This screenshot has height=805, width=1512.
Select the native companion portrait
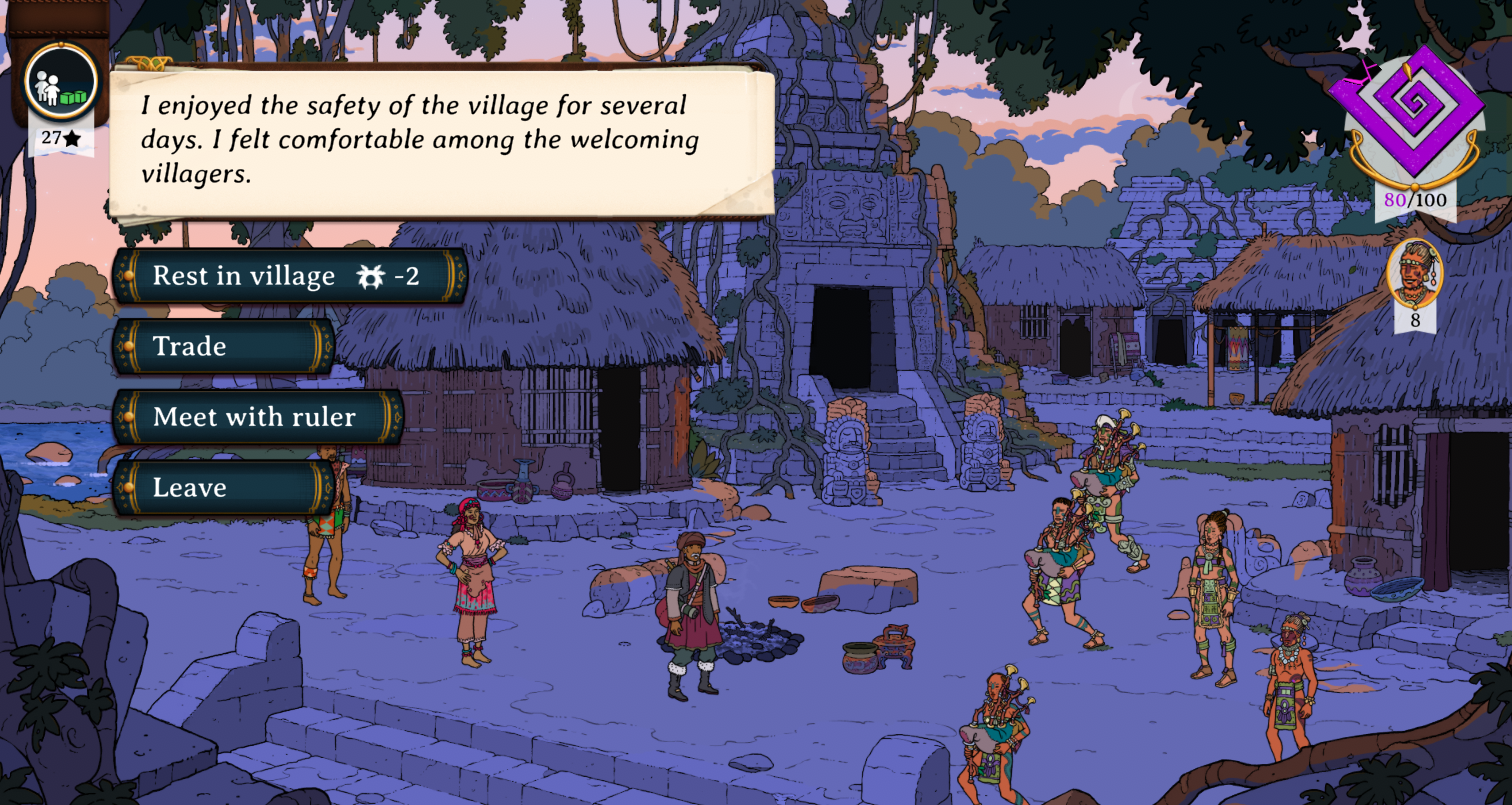[x=1414, y=273]
